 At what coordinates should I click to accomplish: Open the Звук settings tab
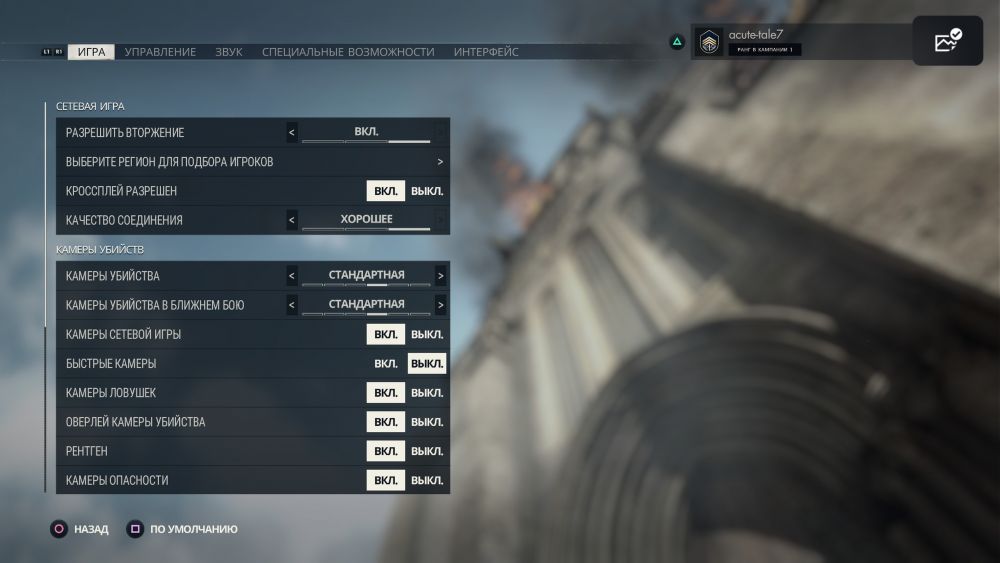pos(229,52)
